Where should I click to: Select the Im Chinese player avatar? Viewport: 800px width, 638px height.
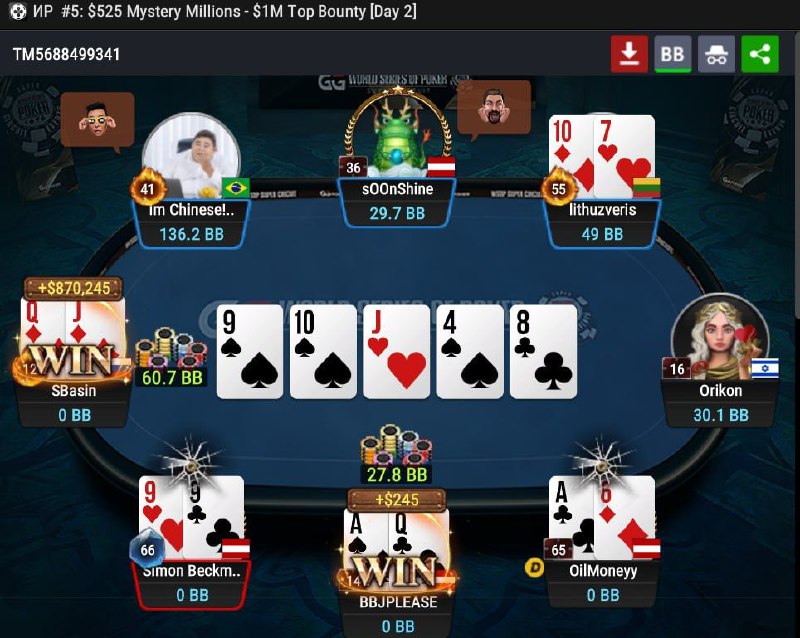coord(191,158)
